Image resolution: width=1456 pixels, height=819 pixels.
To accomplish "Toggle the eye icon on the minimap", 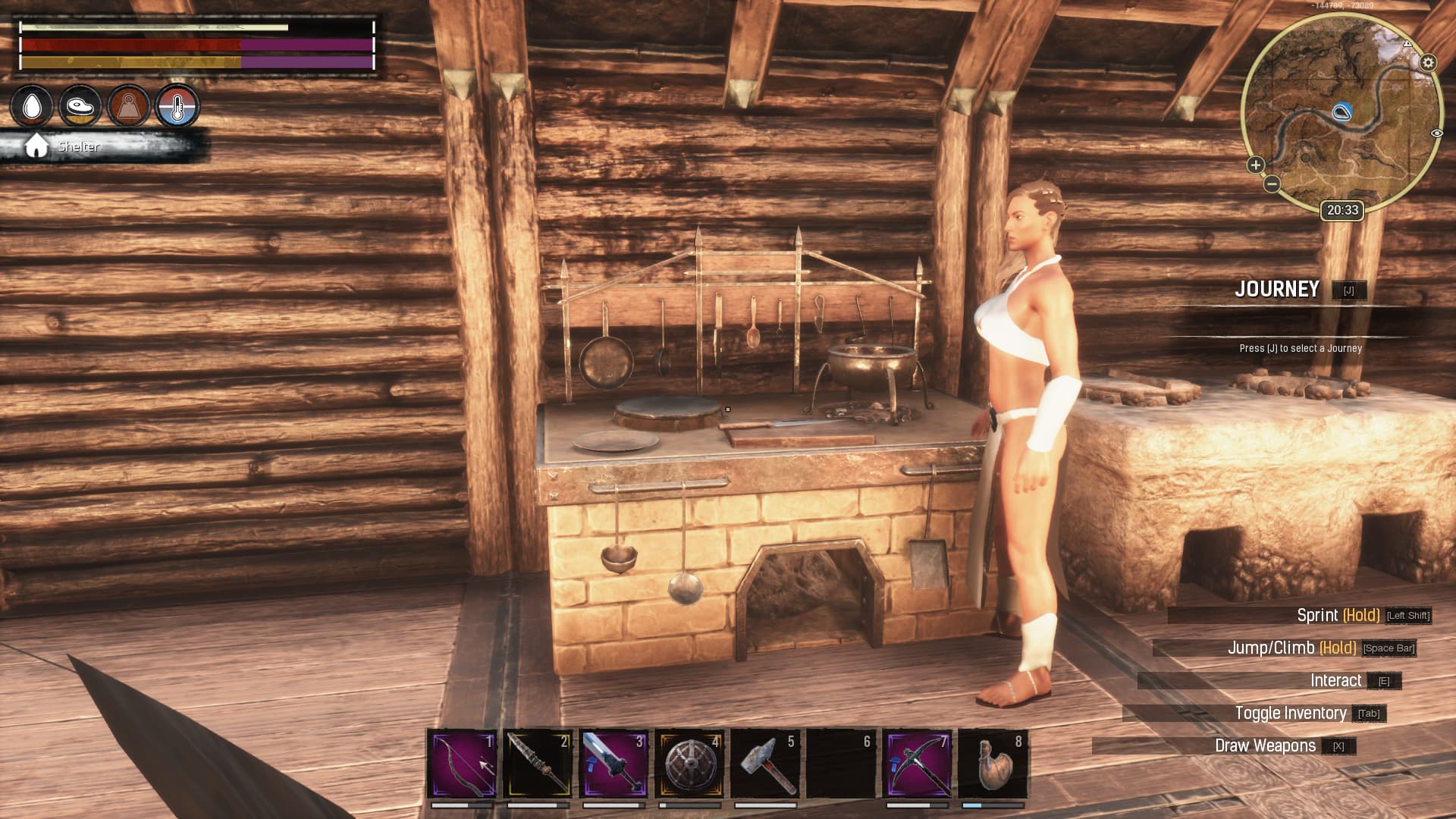I will pyautogui.click(x=1436, y=133).
